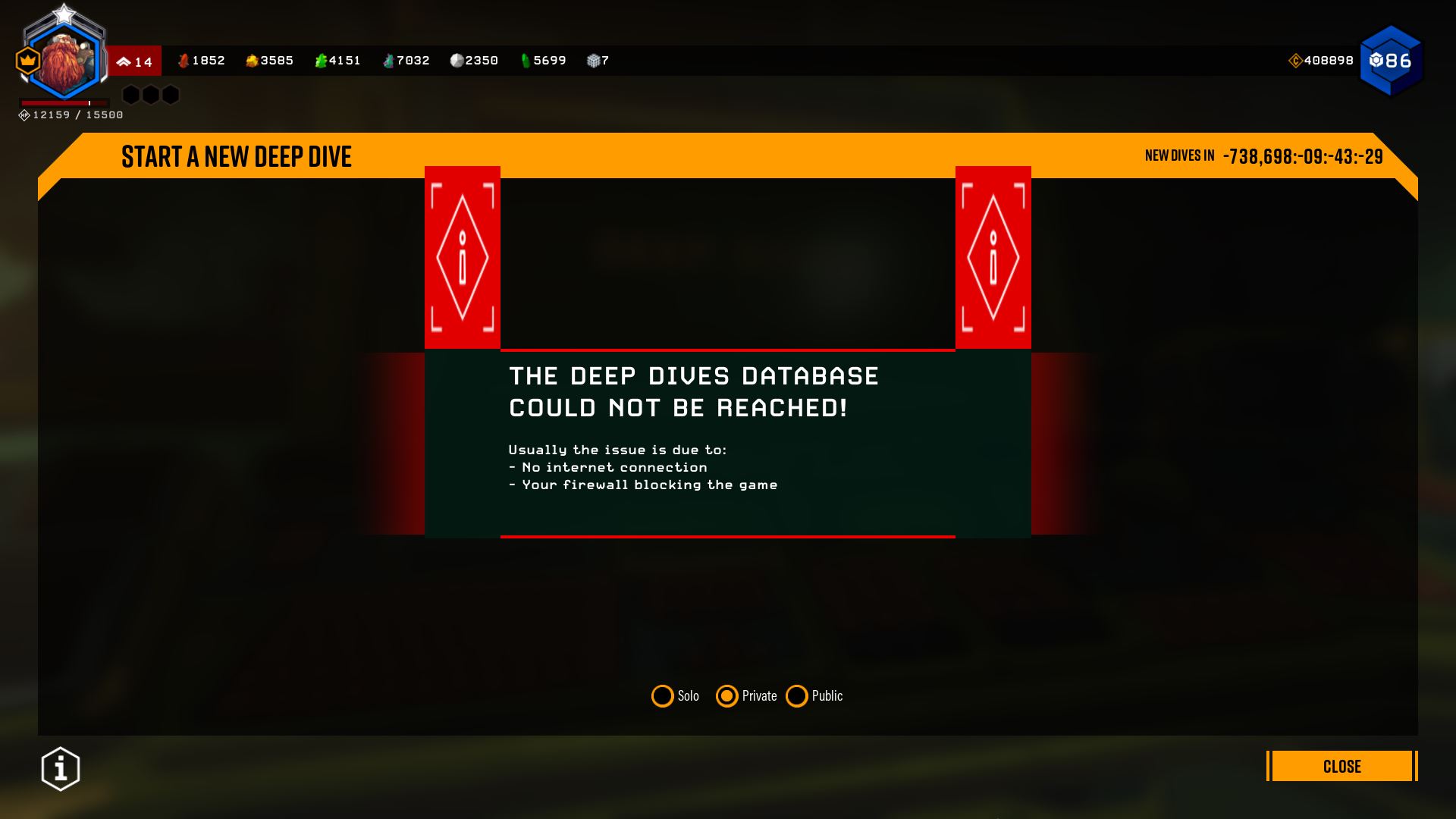Click the player rank chevron badge showing 14

[135, 61]
